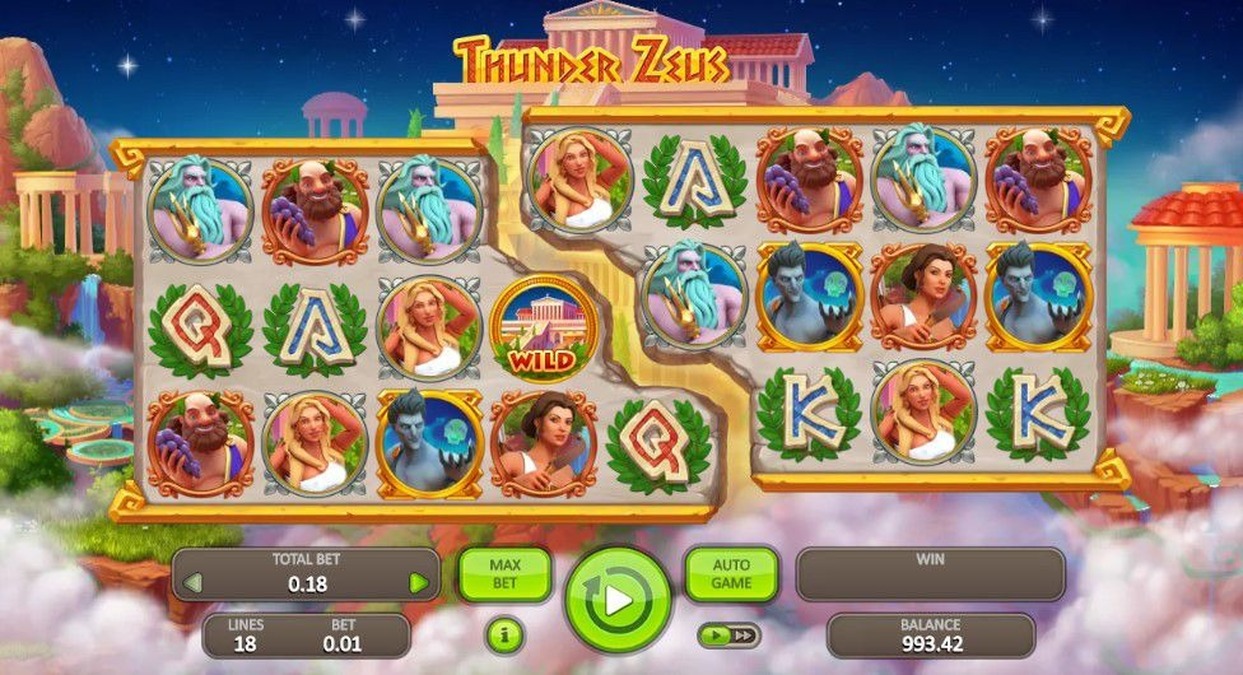
Task: Decrease total bet with left arrow
Action: coord(193,583)
